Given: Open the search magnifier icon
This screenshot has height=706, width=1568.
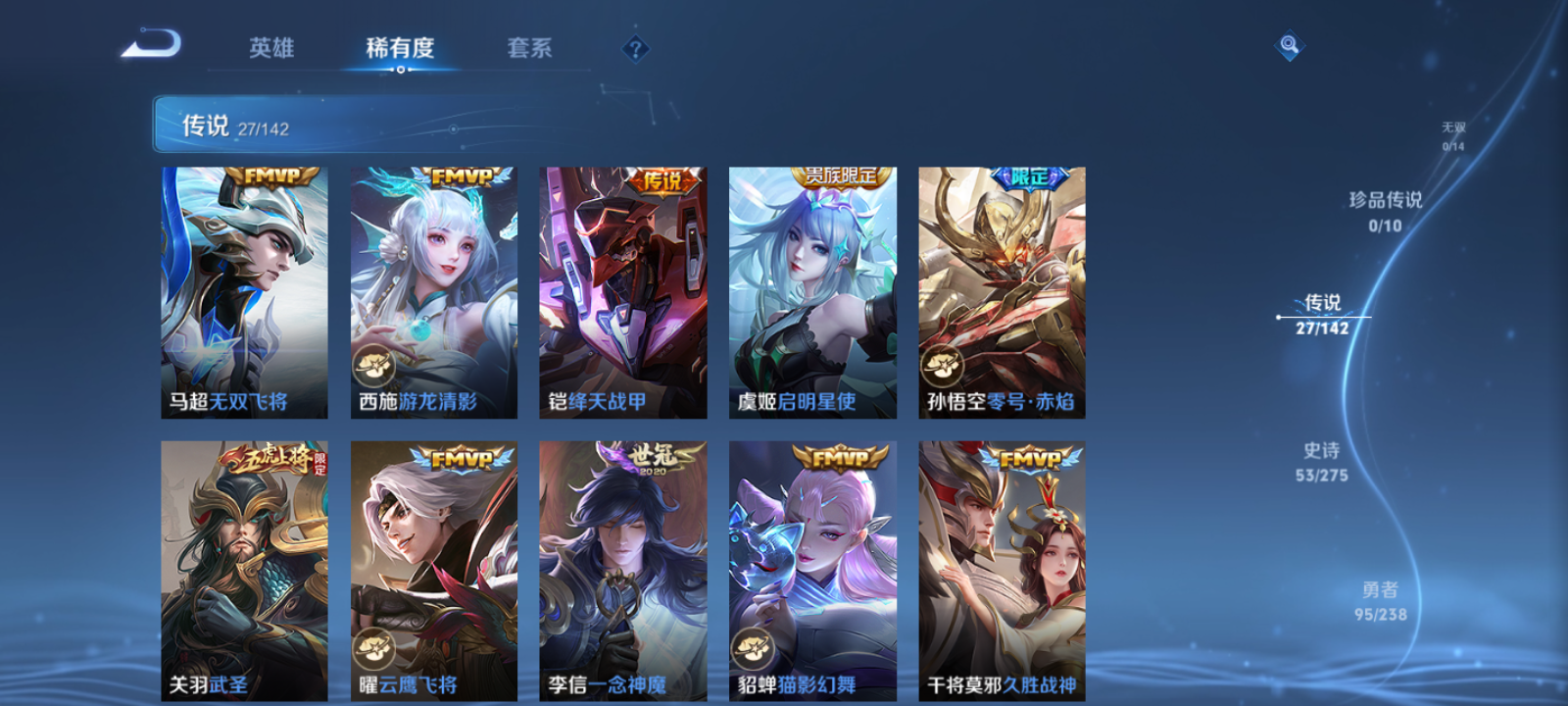Looking at the screenshot, I should point(1288,43).
